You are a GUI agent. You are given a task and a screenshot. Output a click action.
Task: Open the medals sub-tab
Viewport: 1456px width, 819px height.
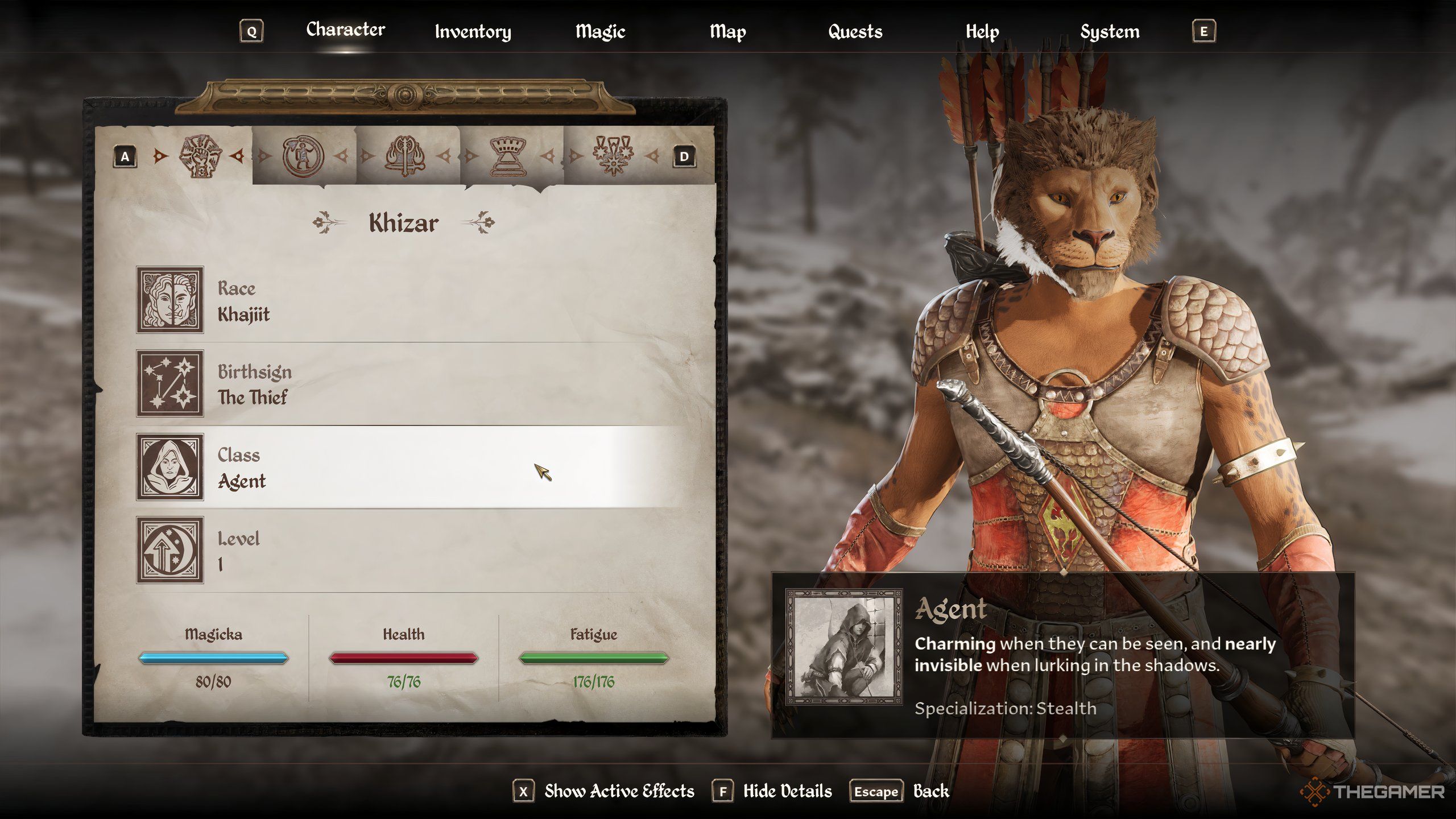click(x=613, y=156)
